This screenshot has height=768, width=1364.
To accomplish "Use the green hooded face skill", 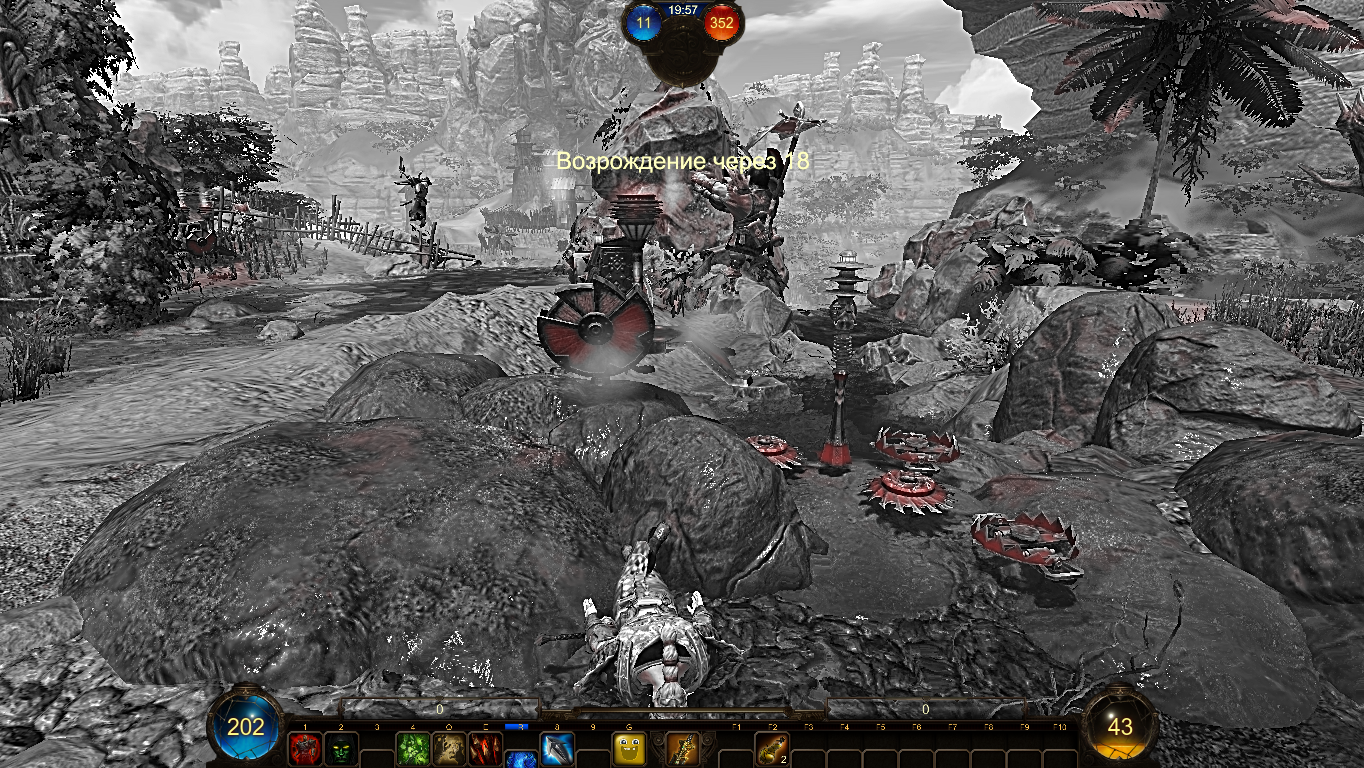I will click(x=341, y=749).
